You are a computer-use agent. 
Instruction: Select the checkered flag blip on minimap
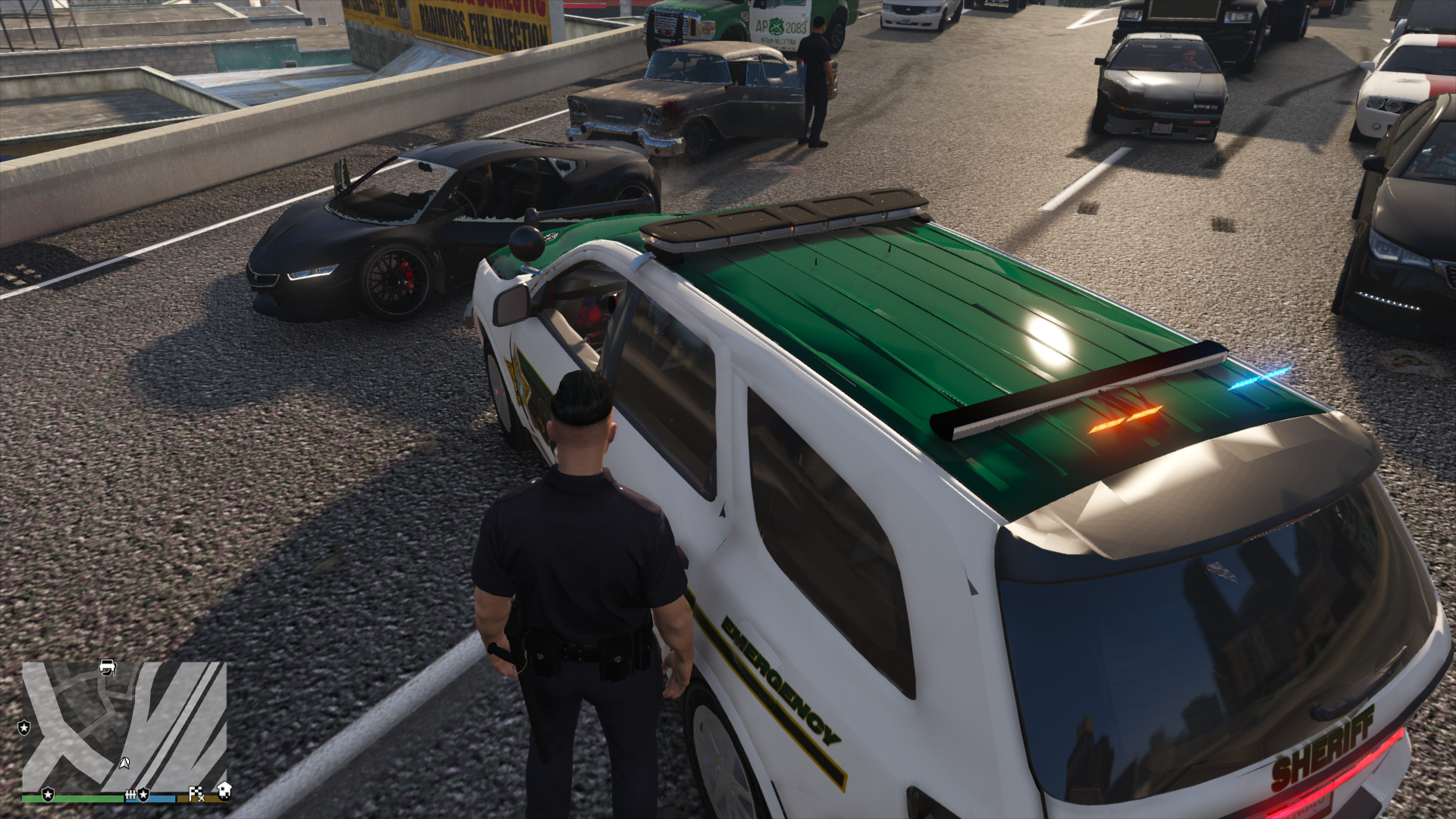click(196, 793)
